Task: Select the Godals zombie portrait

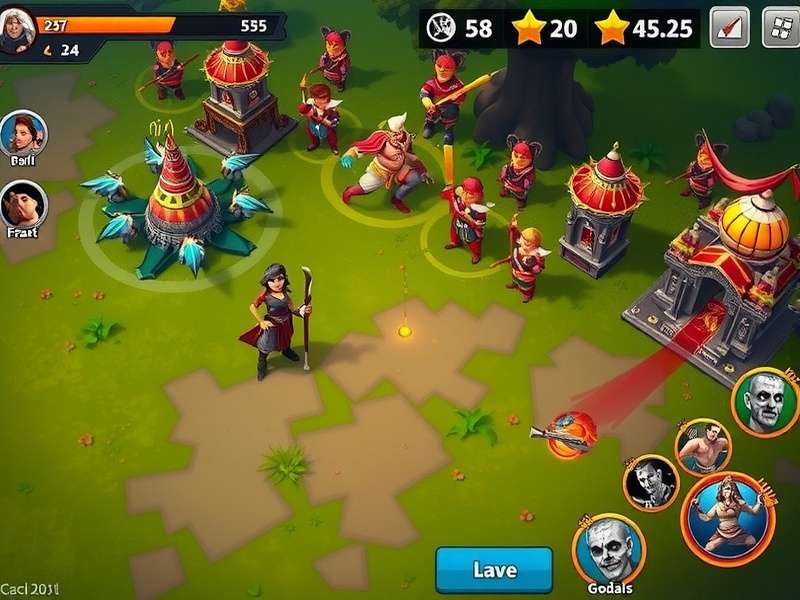Action: pos(609,549)
